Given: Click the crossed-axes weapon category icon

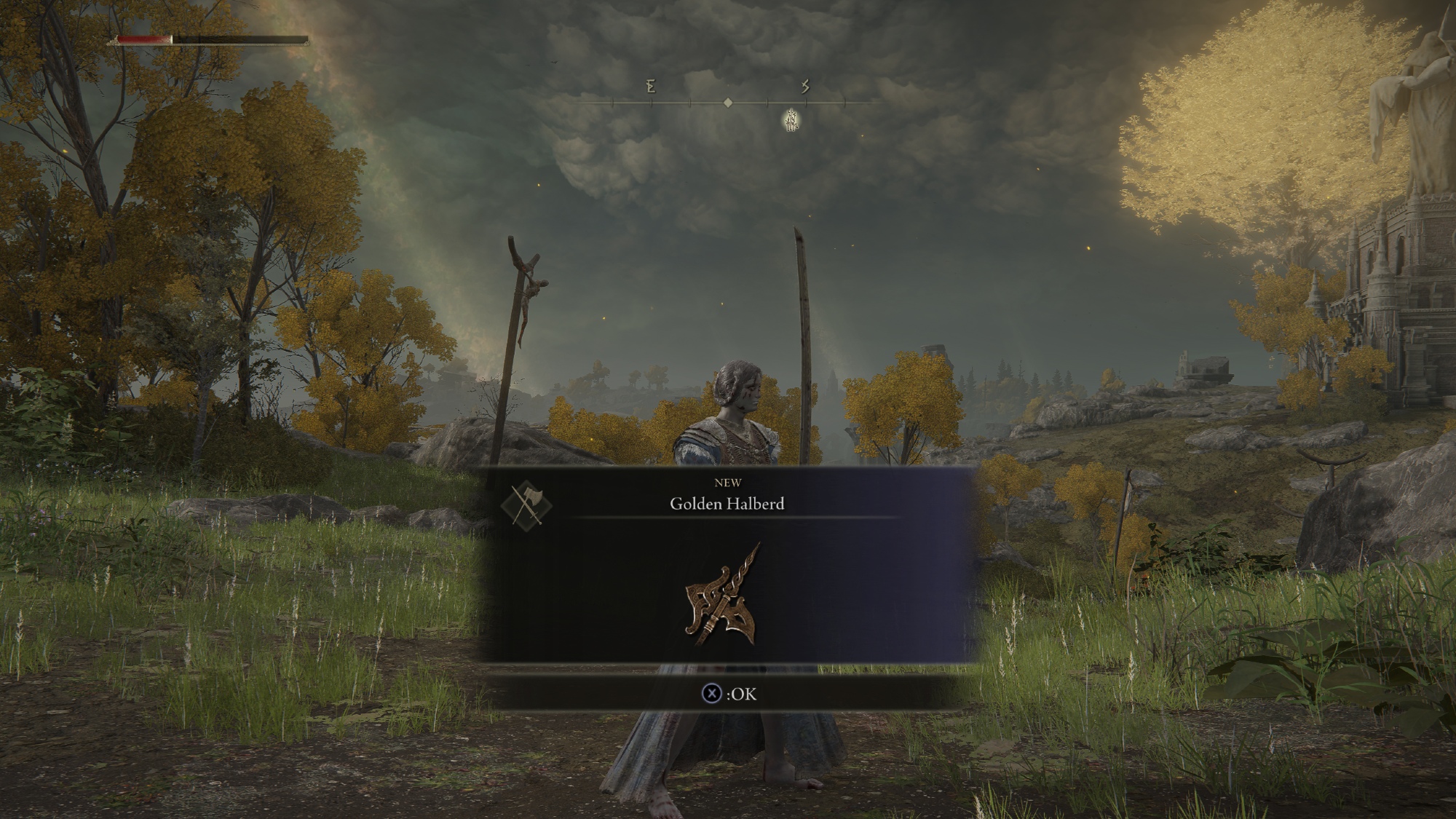Looking at the screenshot, I should 526,504.
